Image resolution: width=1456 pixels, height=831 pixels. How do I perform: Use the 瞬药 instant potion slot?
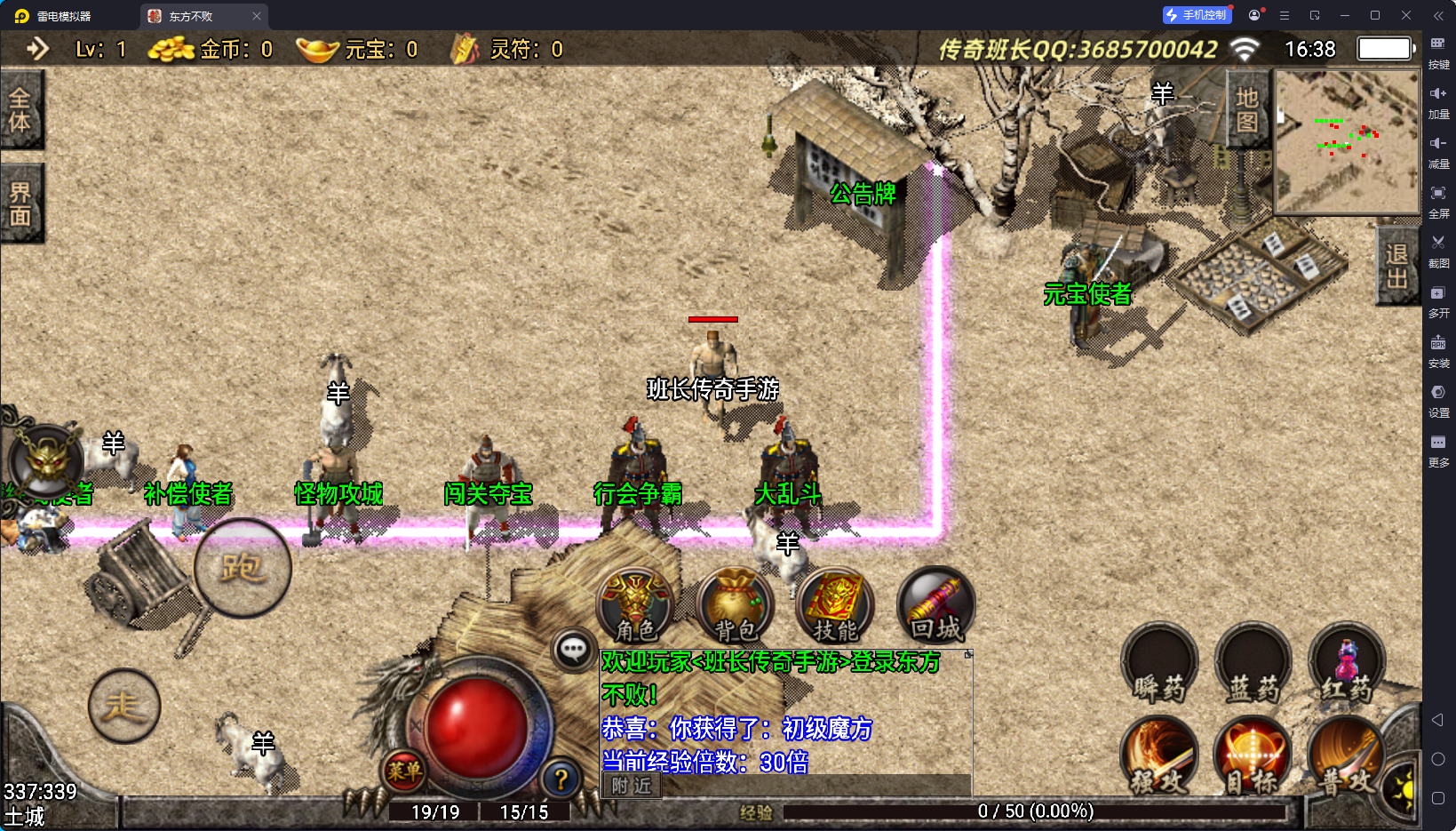(1159, 665)
